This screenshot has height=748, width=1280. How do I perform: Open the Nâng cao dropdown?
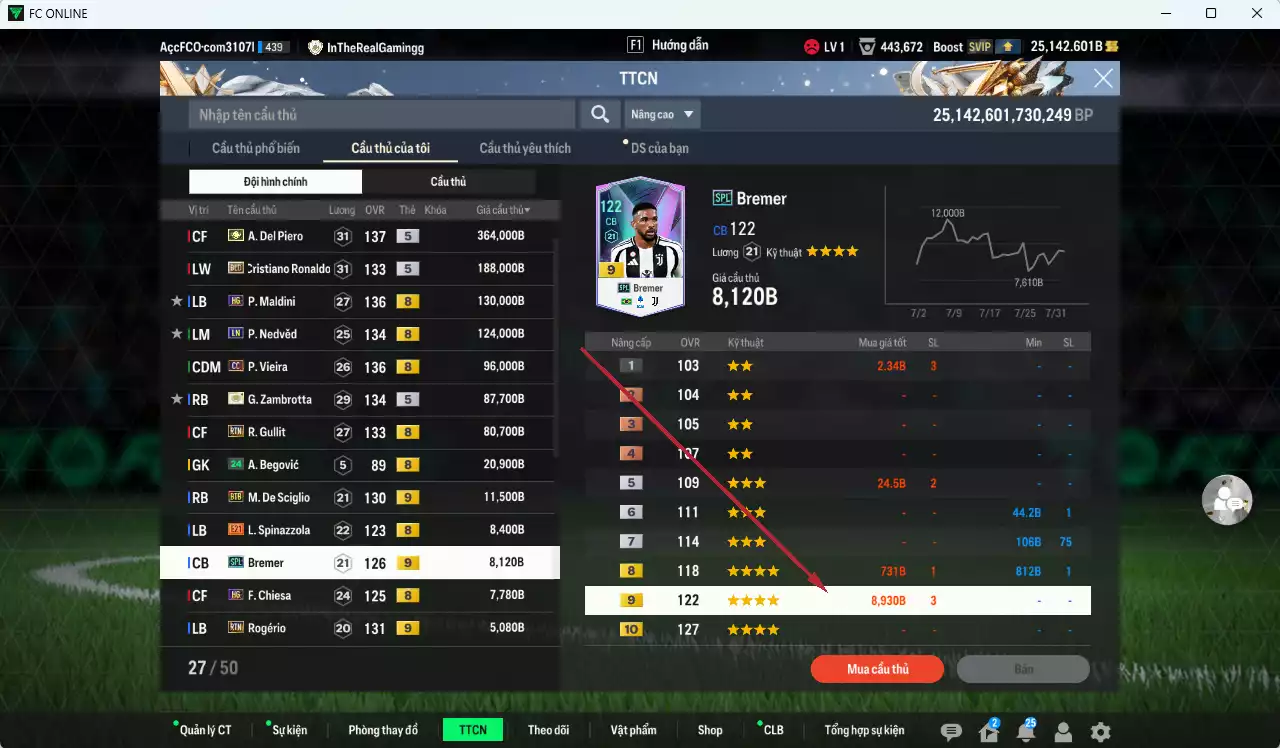[x=662, y=114]
